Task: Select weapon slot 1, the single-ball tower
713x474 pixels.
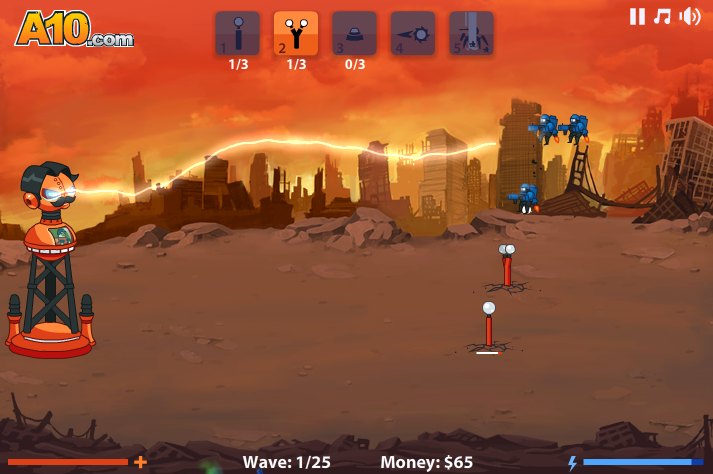Action: point(237,33)
